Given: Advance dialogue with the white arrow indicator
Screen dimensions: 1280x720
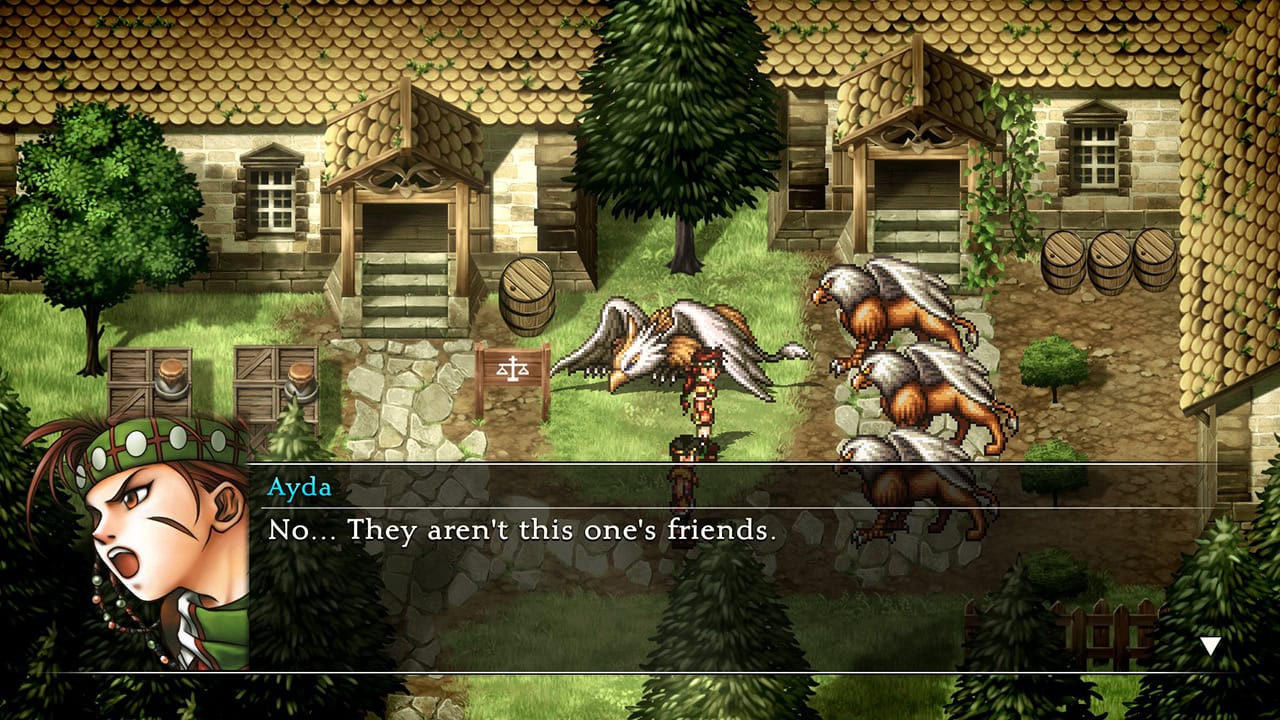Looking at the screenshot, I should click(1210, 646).
